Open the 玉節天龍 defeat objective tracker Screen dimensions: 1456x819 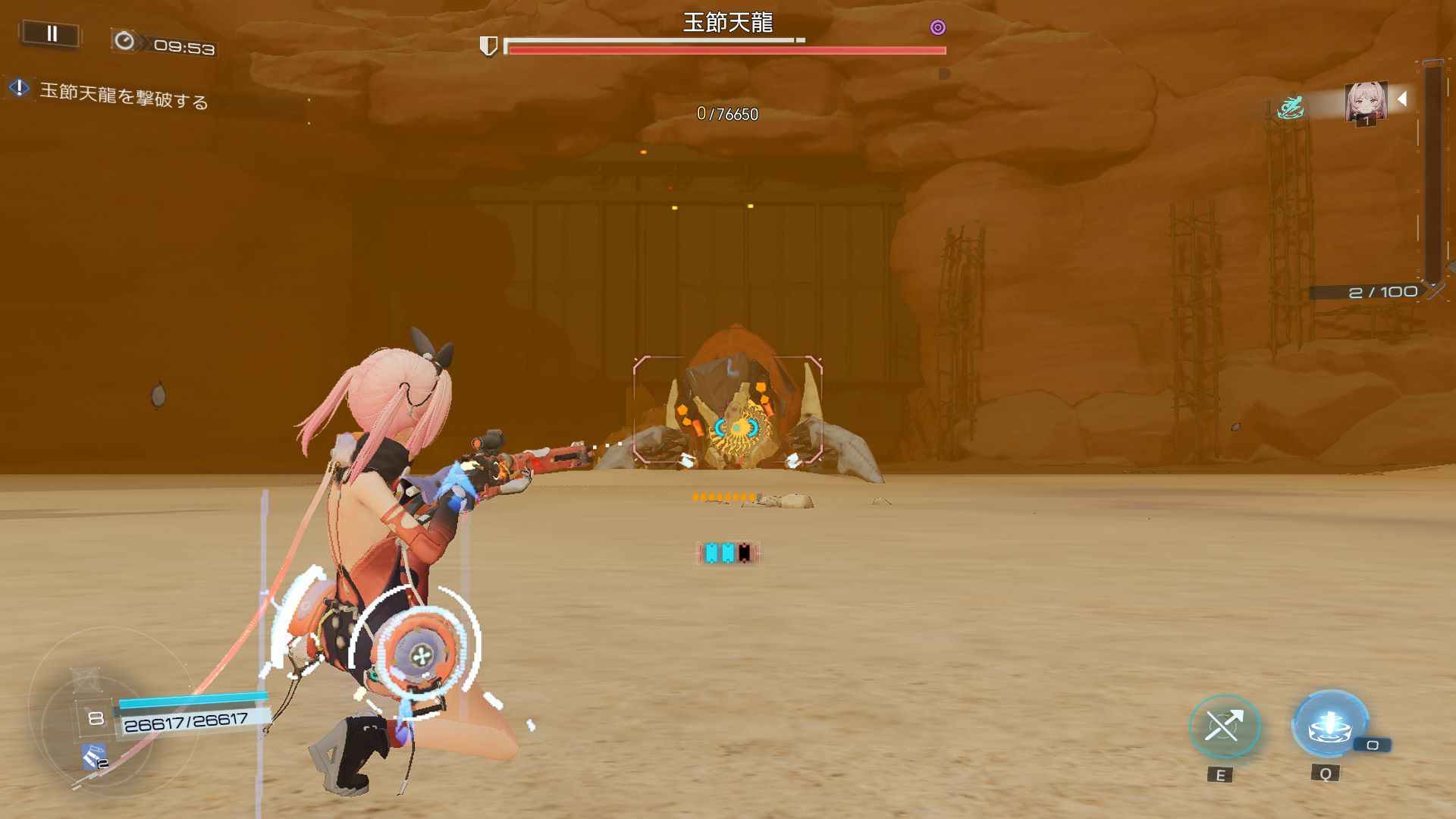tap(123, 96)
